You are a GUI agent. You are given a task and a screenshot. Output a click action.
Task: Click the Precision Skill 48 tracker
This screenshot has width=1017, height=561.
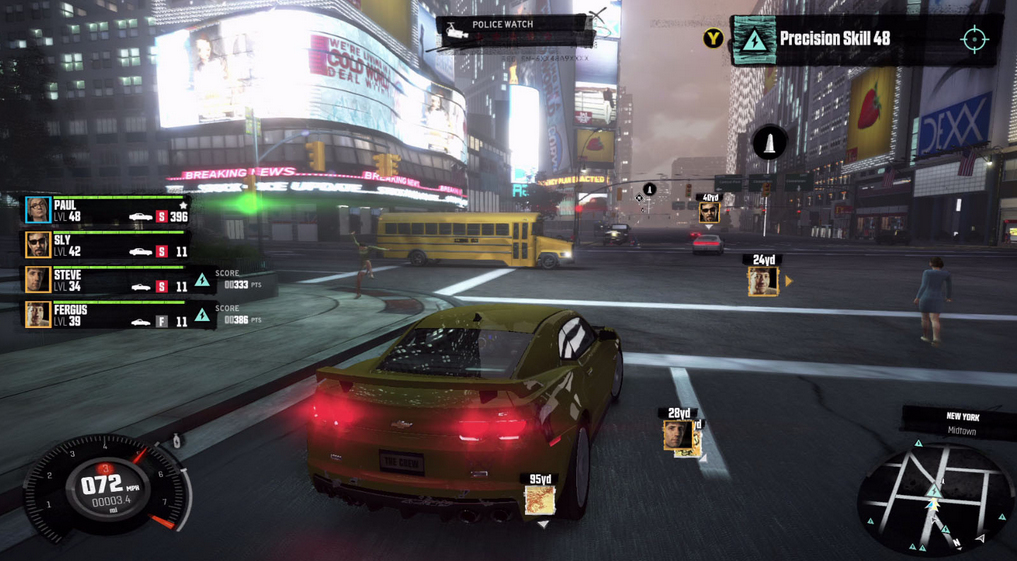834,39
